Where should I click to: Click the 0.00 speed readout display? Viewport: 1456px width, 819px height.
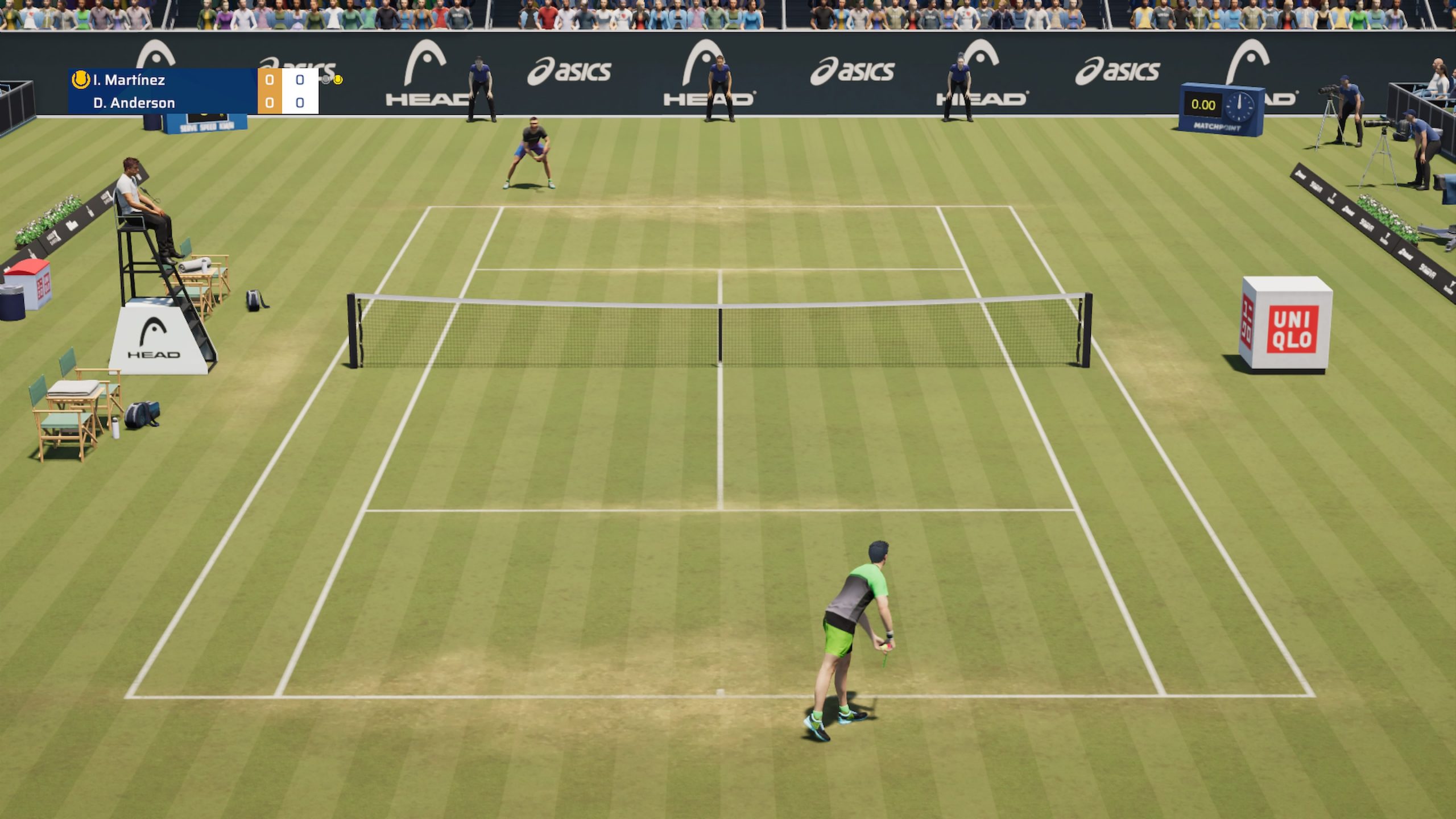tap(1203, 105)
